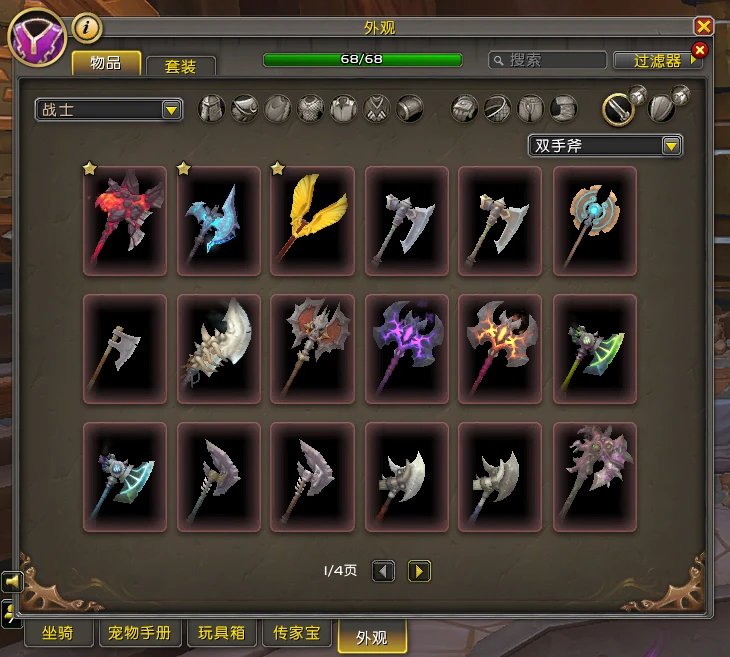Select the head slot helmet icon
Viewport: 730px width, 657px height.
211,108
